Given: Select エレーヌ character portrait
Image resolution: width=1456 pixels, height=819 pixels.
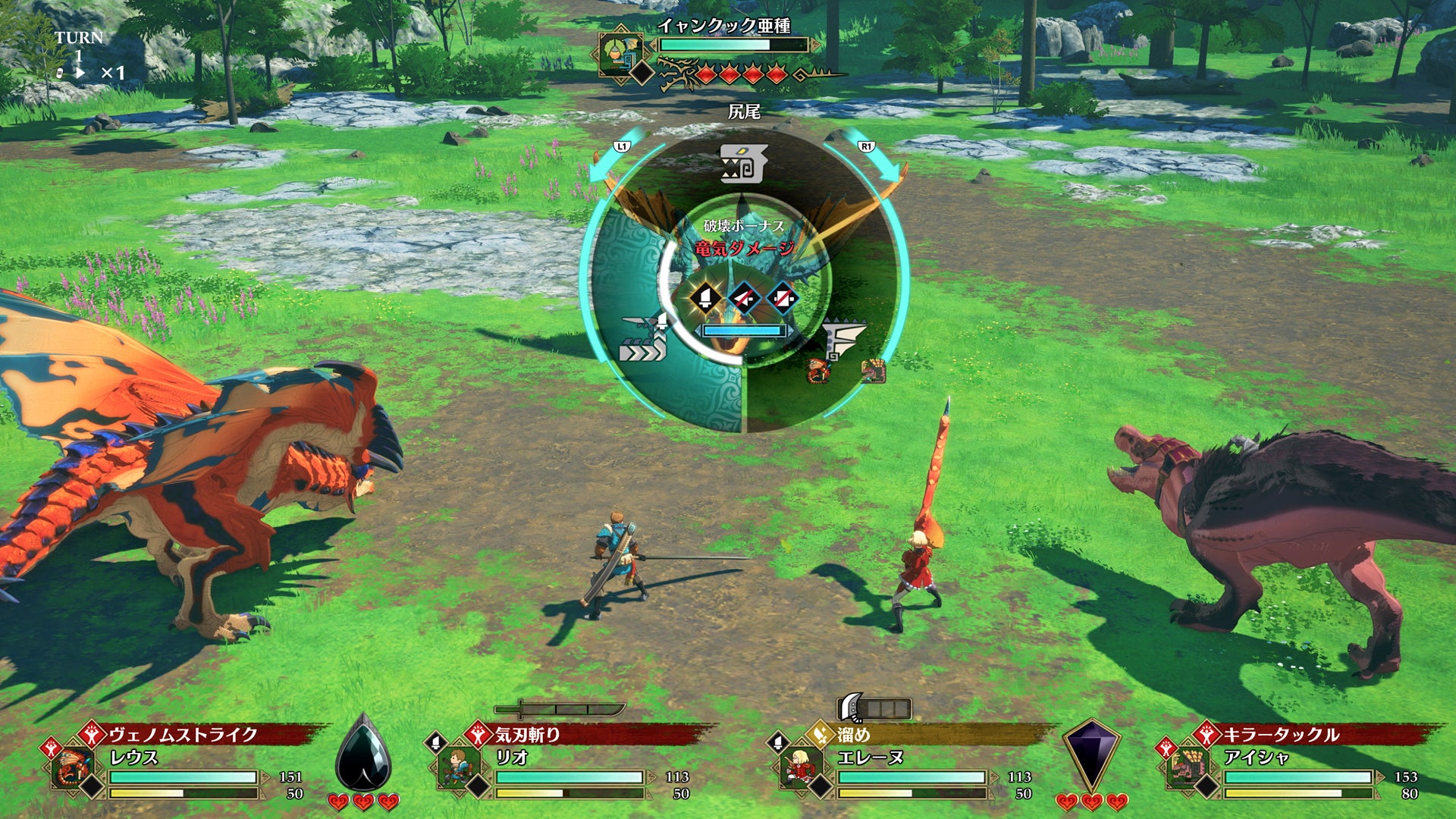Looking at the screenshot, I should coord(801,767).
